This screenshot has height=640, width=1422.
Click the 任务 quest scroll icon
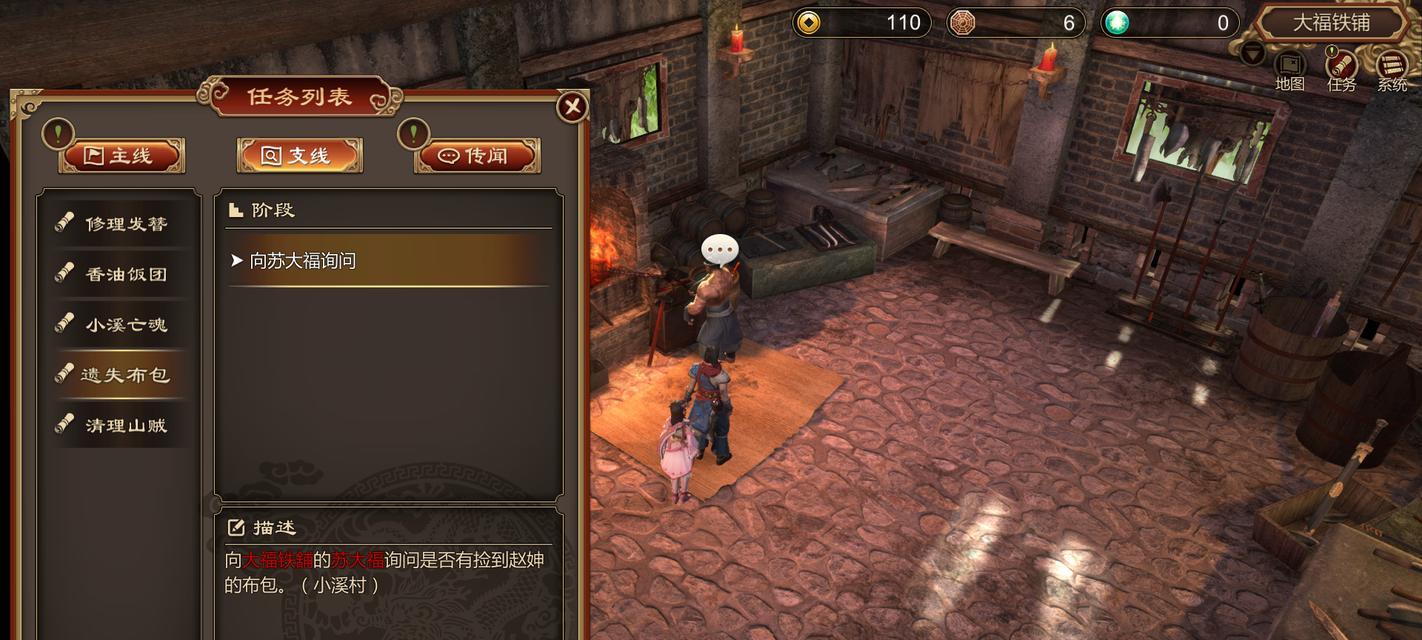pos(1341,68)
